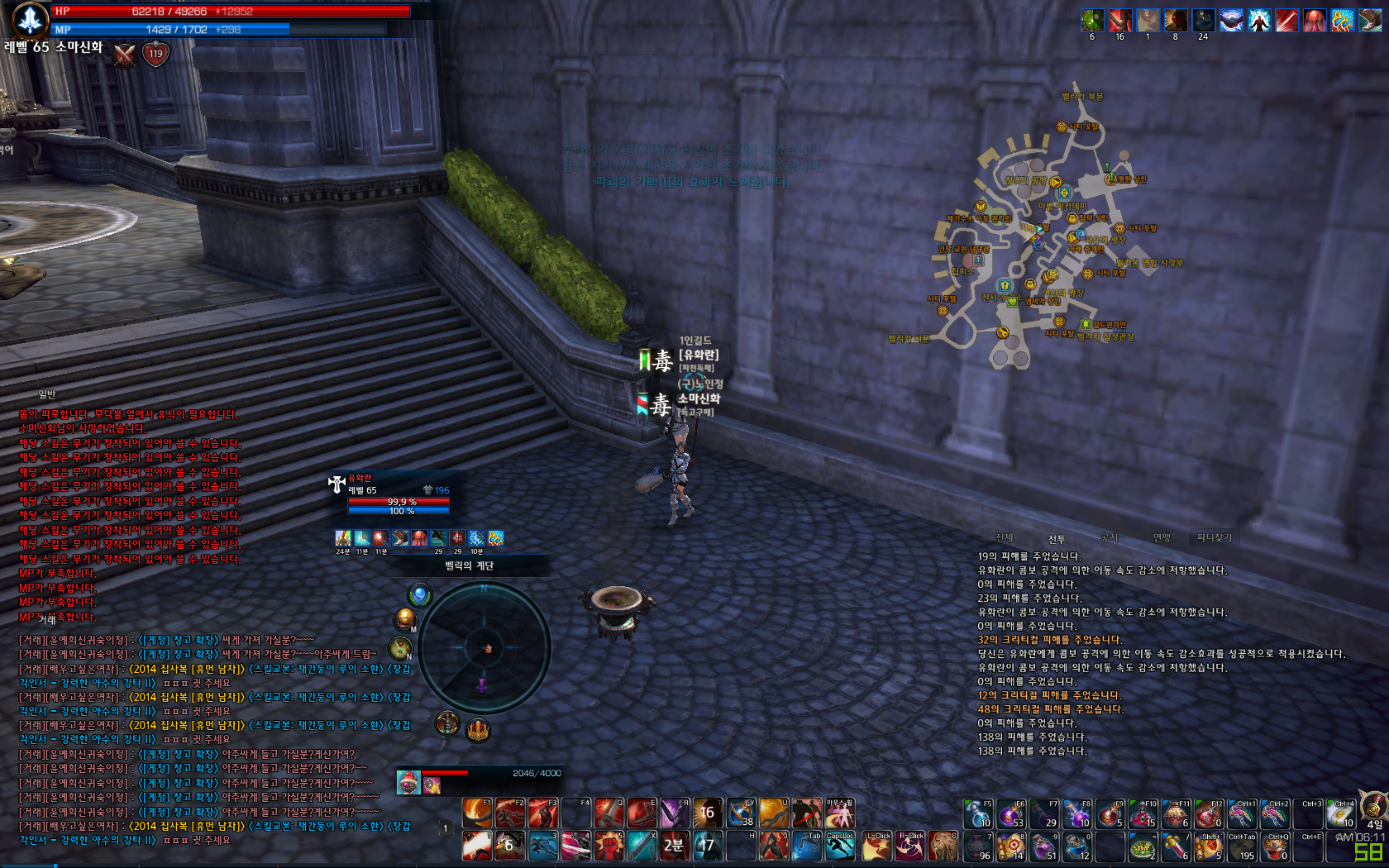Trigger the lion head skill on C

[943, 846]
